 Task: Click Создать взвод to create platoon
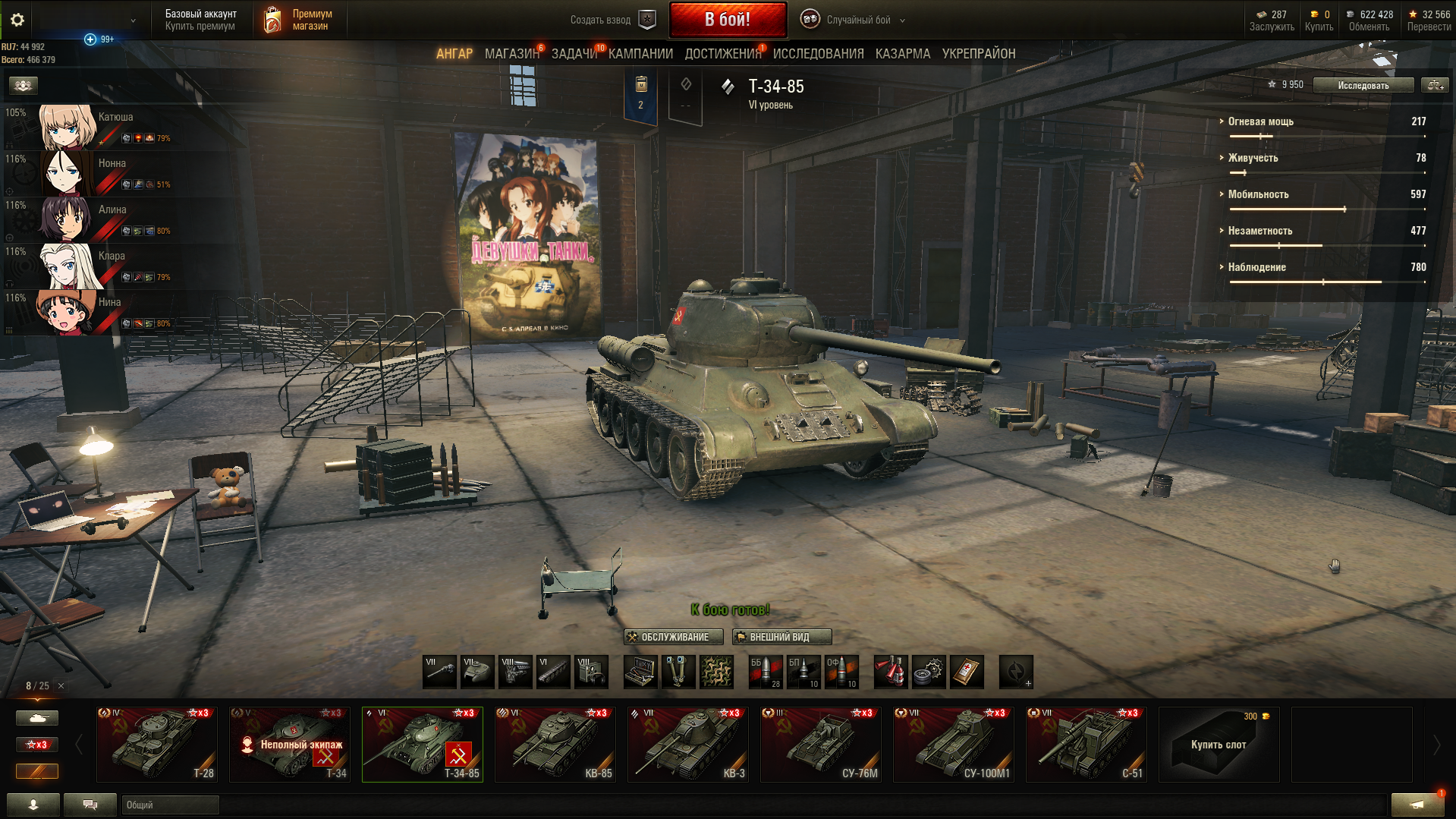point(612,20)
